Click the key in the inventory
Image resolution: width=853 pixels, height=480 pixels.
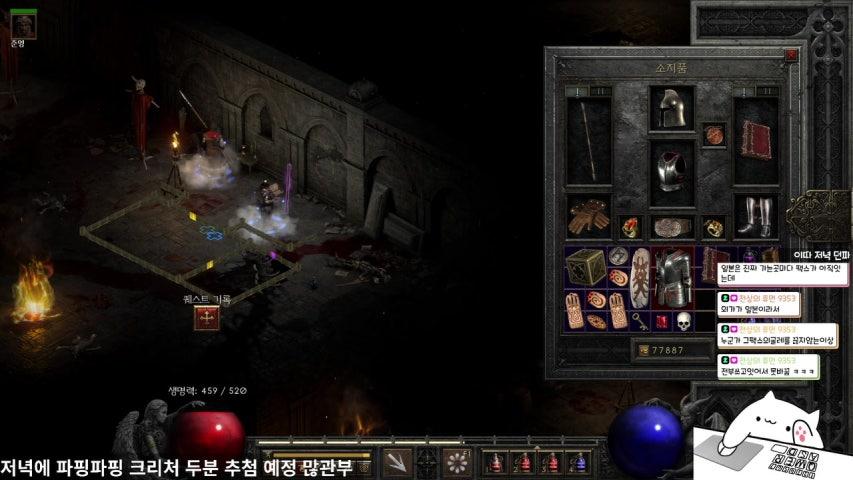click(x=639, y=322)
